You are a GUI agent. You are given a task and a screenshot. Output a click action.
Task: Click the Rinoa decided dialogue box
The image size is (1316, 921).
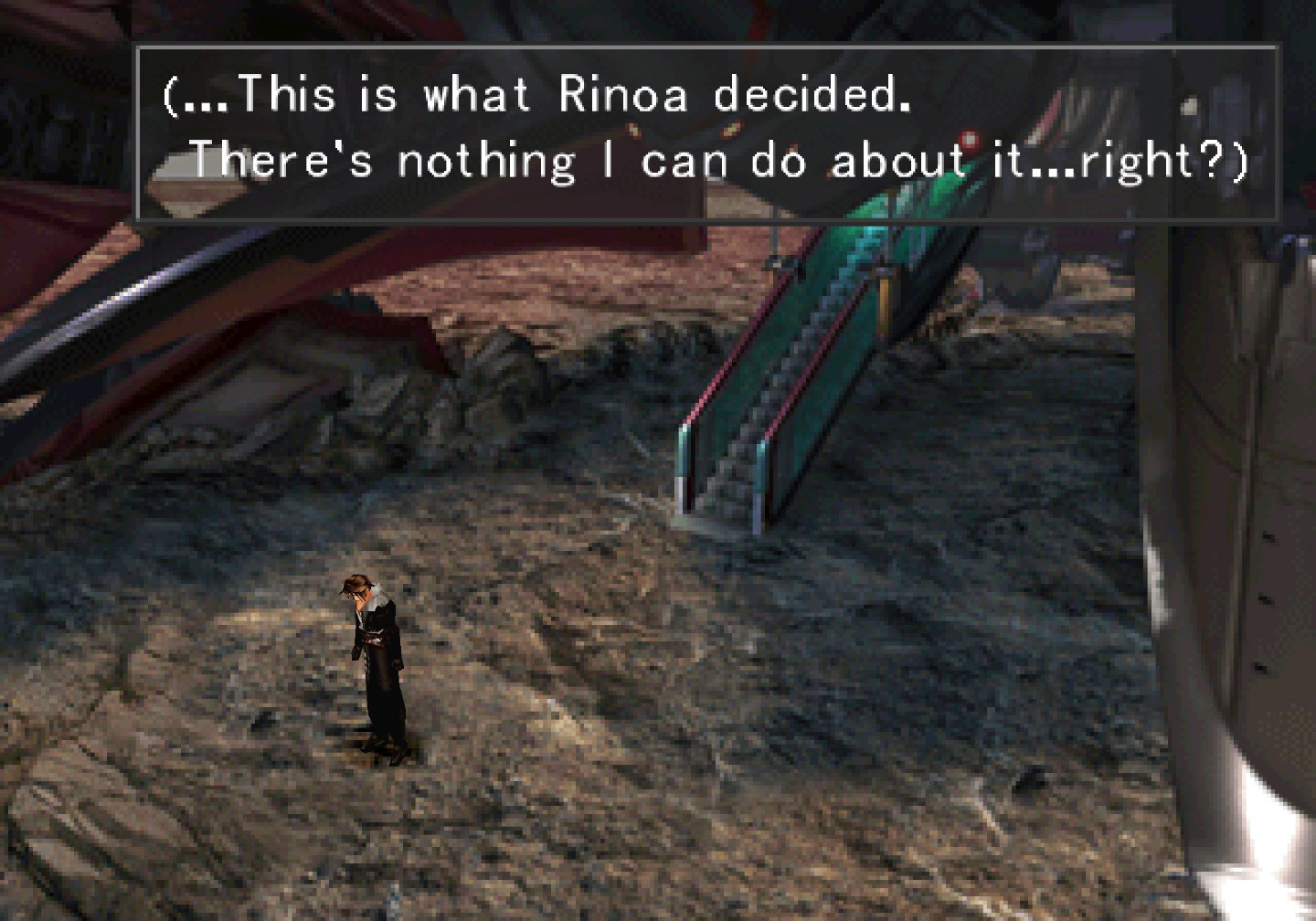tap(706, 132)
